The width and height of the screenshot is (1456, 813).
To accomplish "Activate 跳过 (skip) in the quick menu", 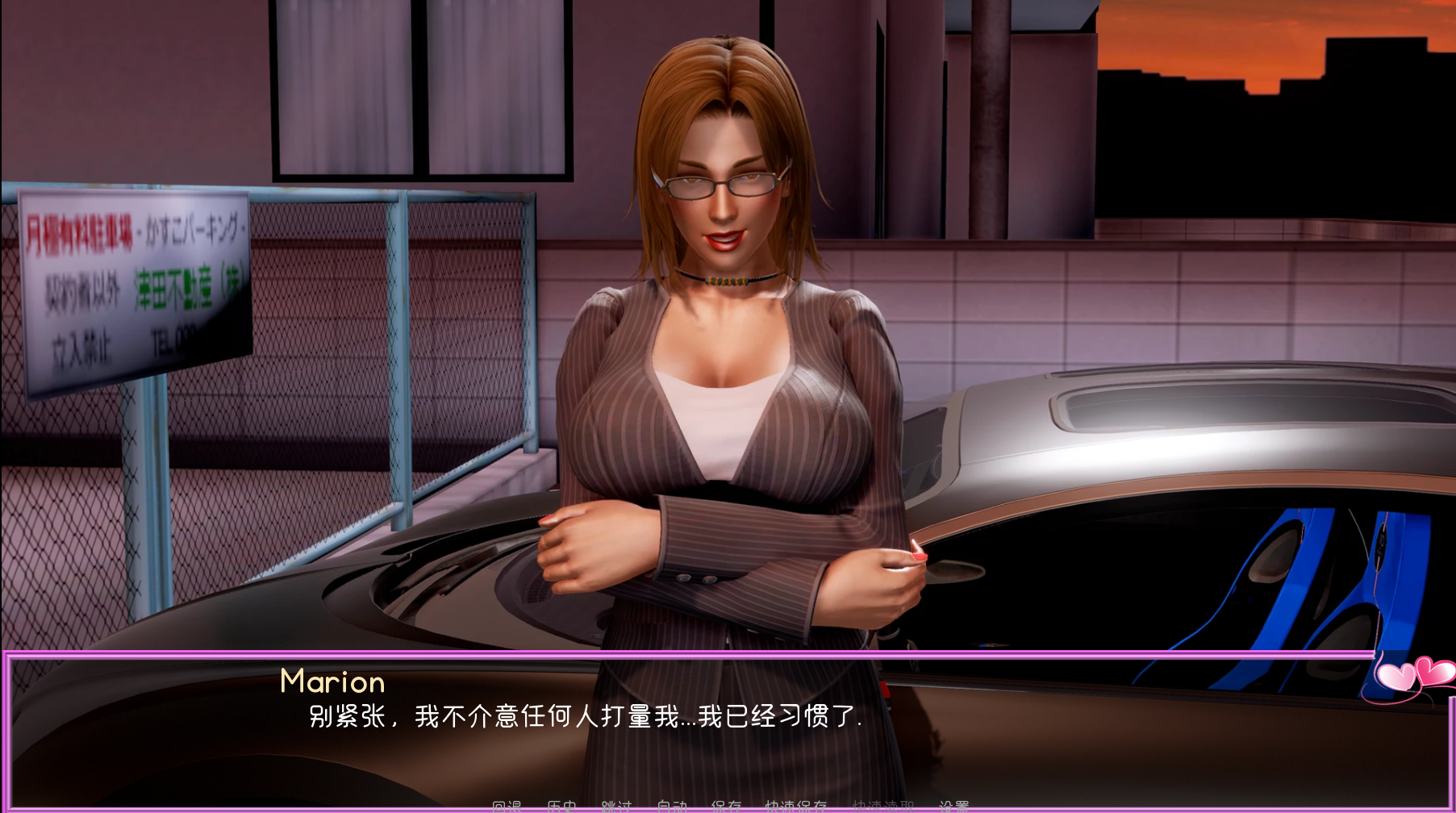I will 616,806.
